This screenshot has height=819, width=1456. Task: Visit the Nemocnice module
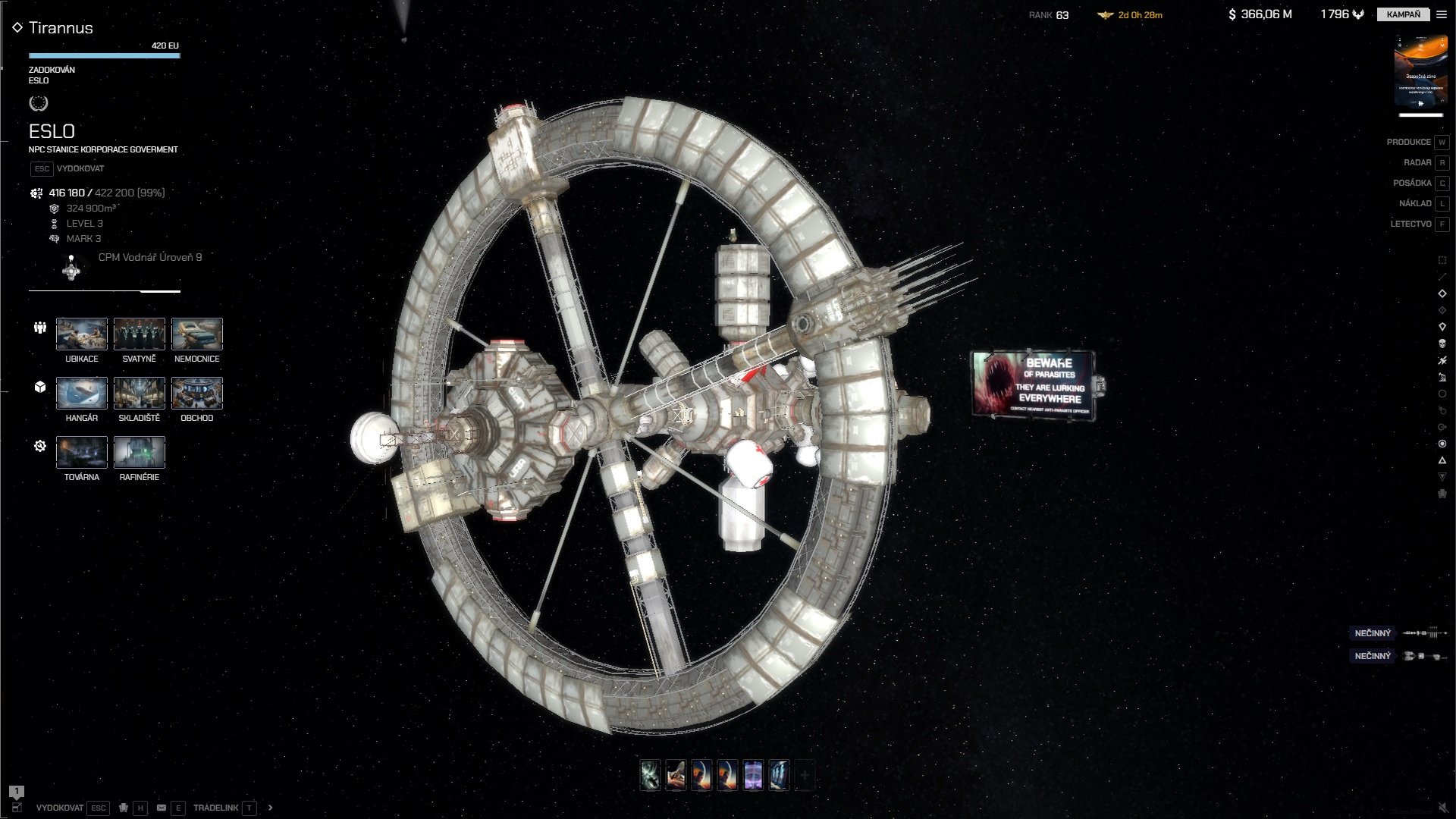[197, 334]
